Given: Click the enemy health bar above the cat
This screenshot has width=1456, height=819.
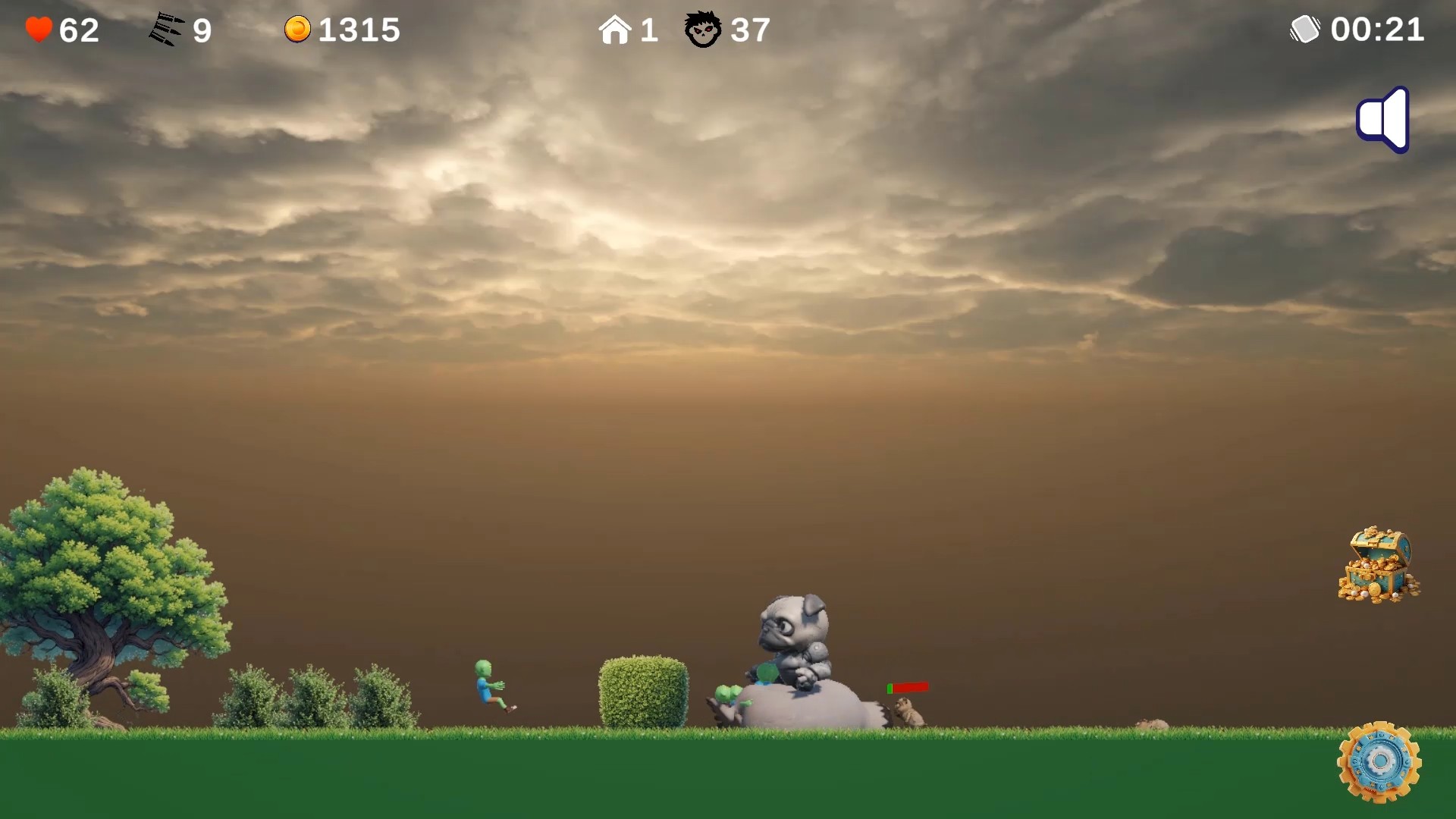Looking at the screenshot, I should coord(907,687).
